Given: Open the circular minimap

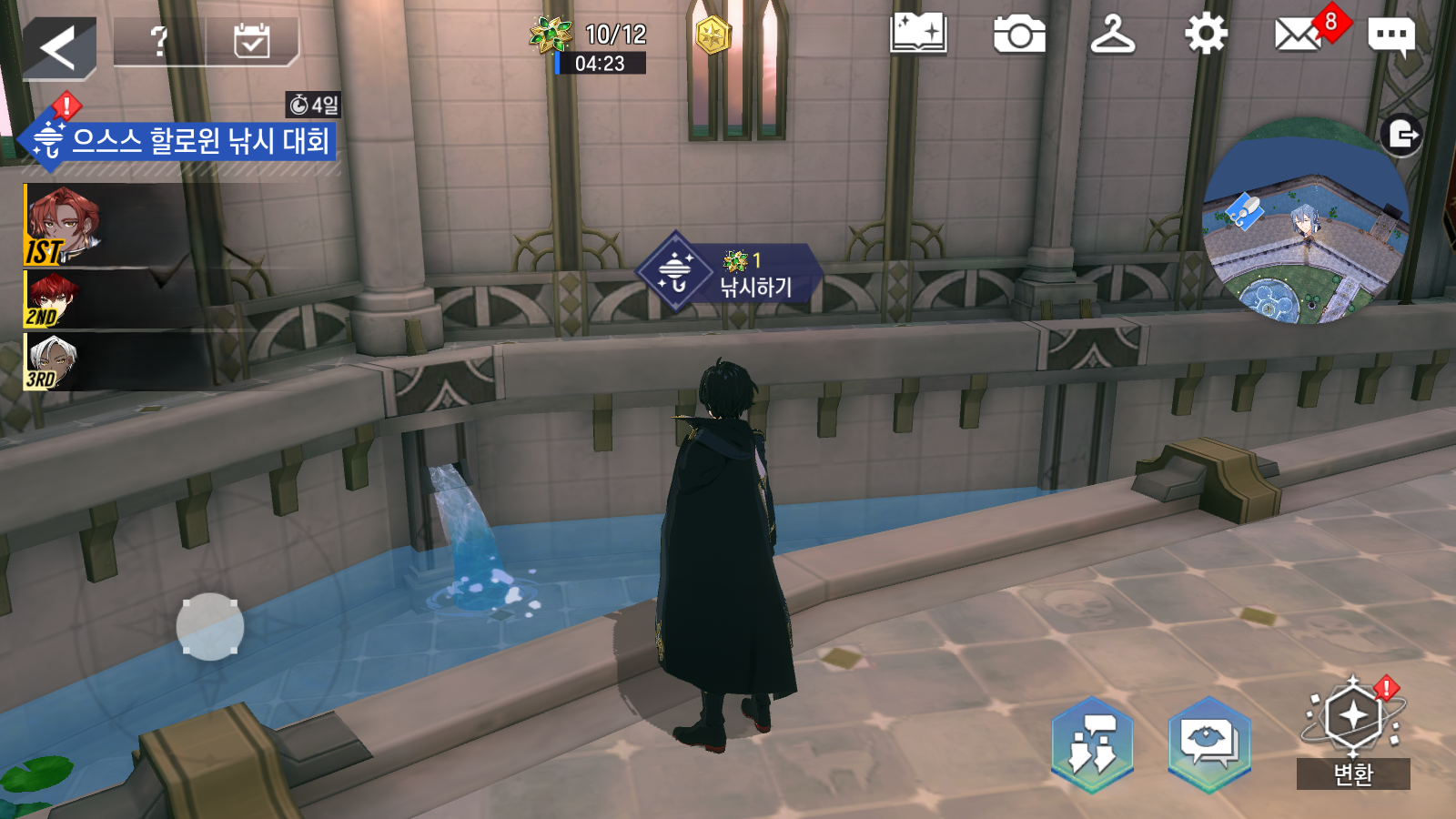Looking at the screenshot, I should click(1304, 223).
